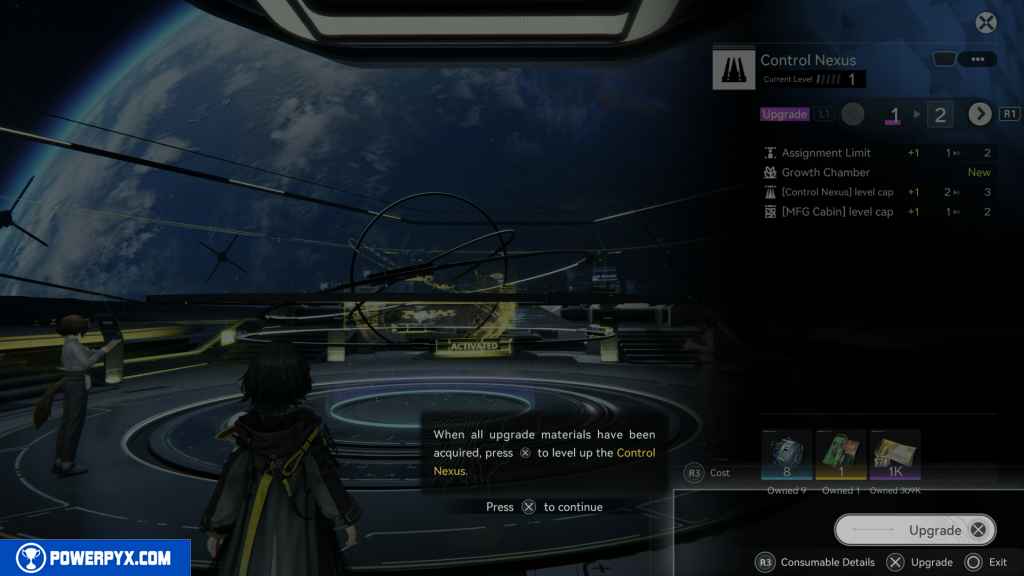Select the yellow cost item requiring 1

(840, 456)
